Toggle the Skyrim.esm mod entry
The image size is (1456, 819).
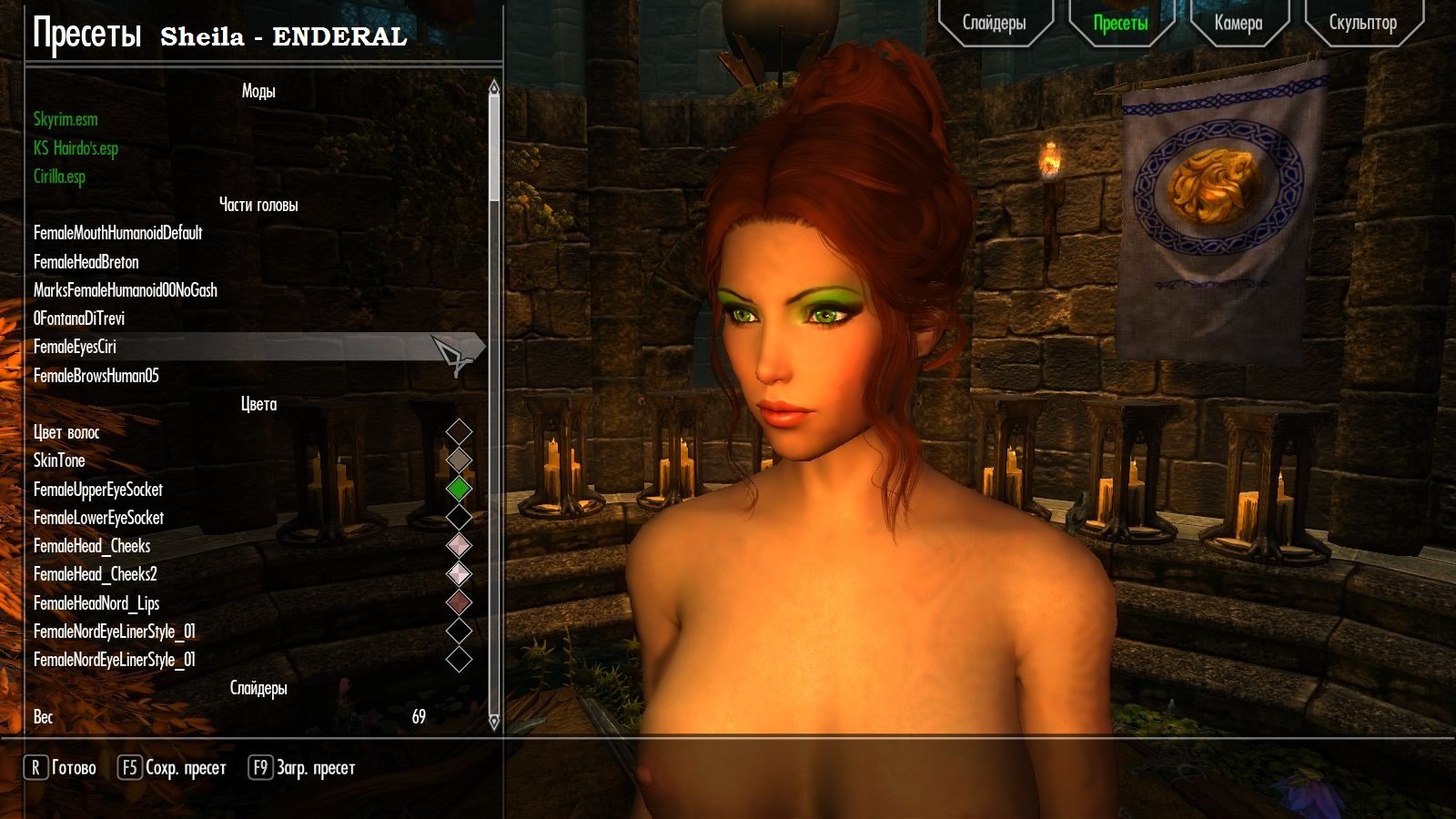(x=65, y=119)
